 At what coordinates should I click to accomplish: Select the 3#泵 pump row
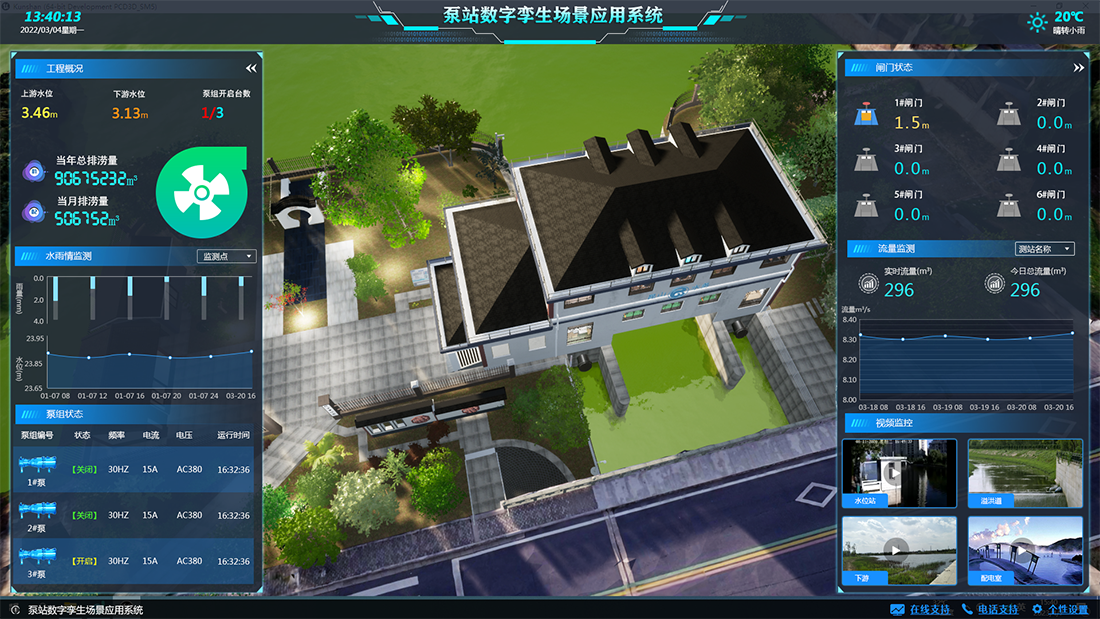tap(136, 561)
